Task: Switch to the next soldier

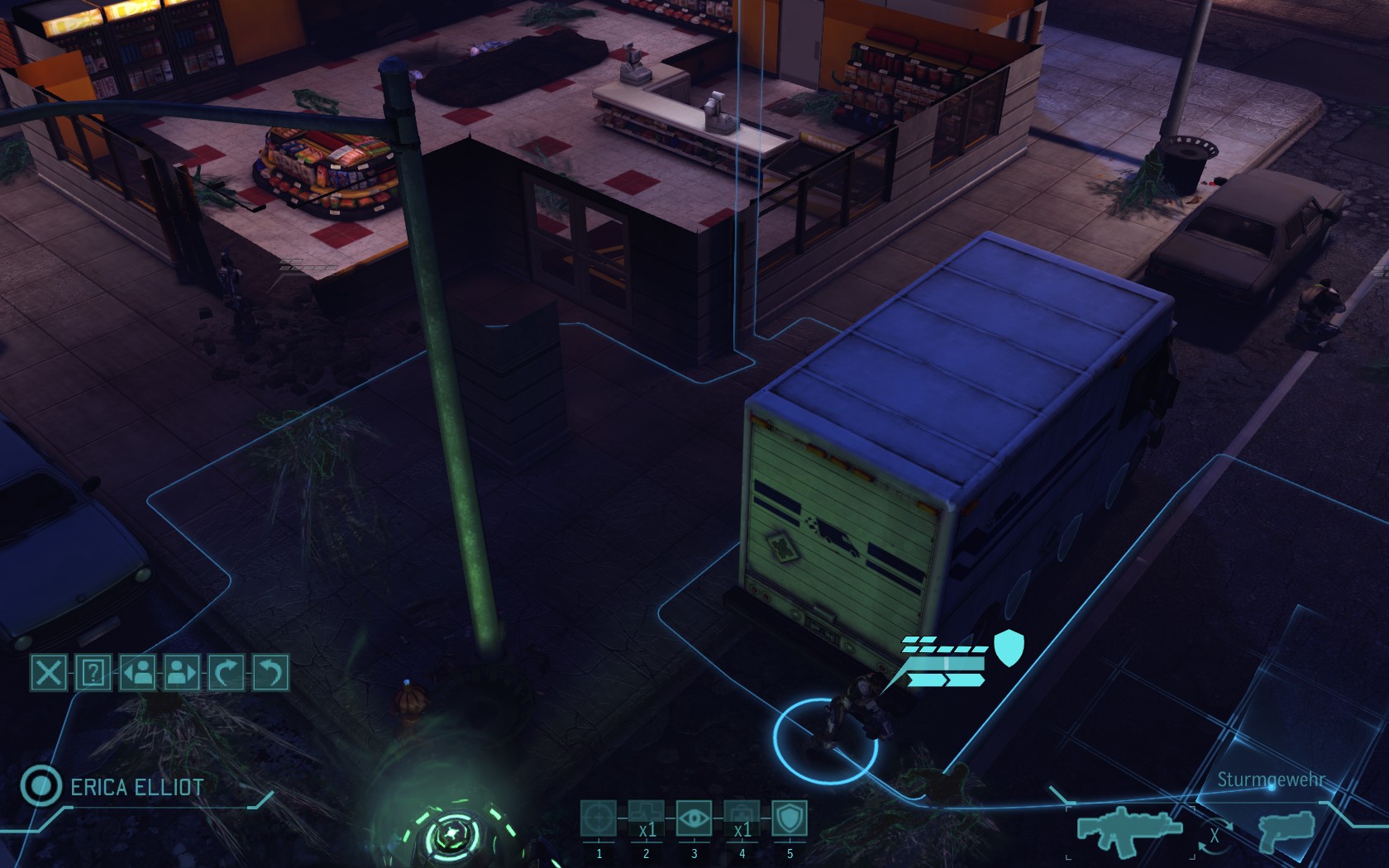Action: point(183,673)
